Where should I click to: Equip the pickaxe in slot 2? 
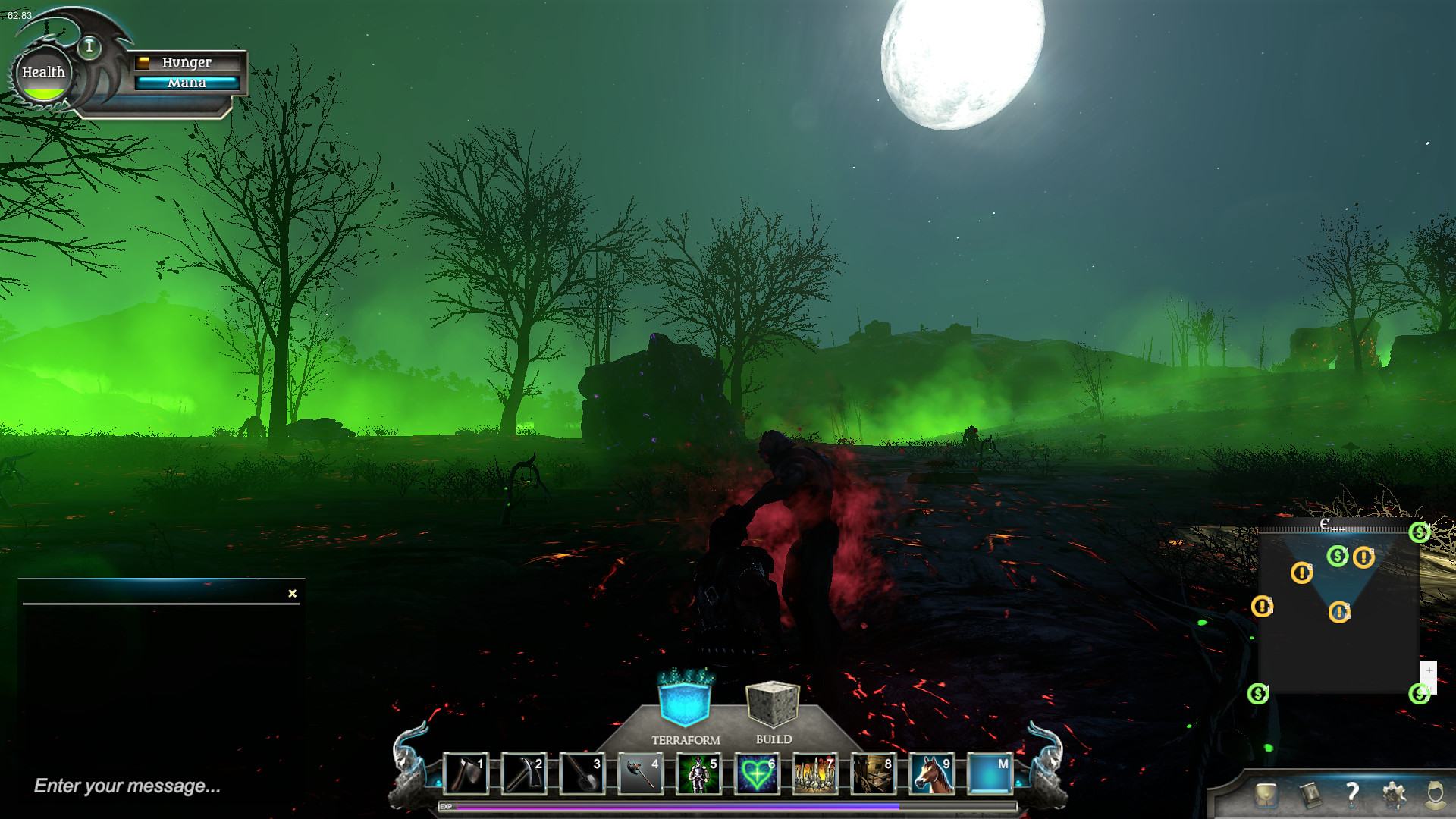coord(524,774)
